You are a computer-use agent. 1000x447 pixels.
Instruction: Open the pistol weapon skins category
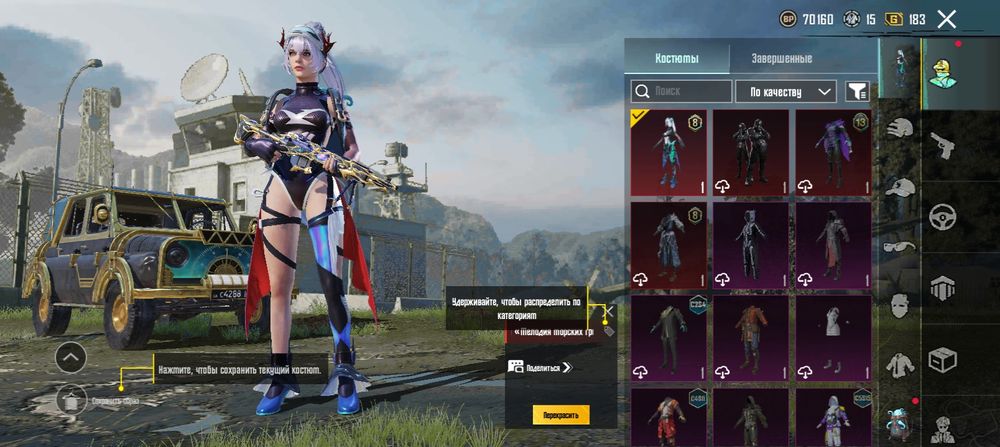click(x=942, y=147)
